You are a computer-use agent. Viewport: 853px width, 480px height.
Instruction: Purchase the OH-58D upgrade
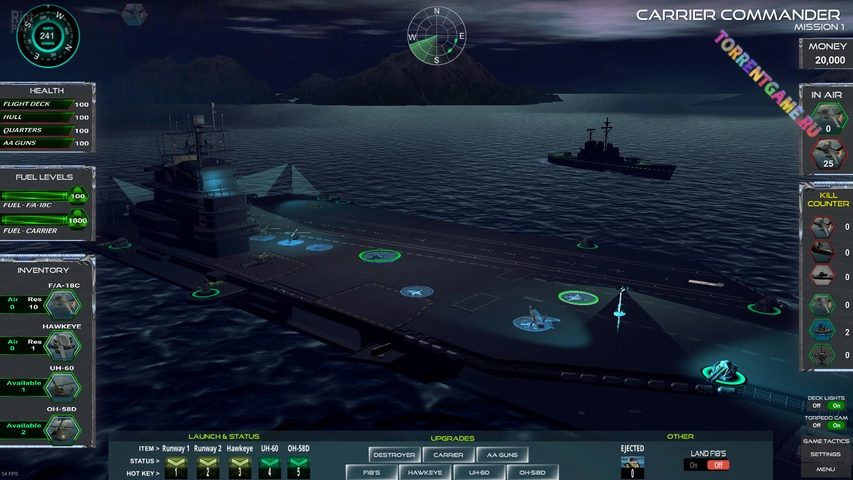tap(531, 472)
